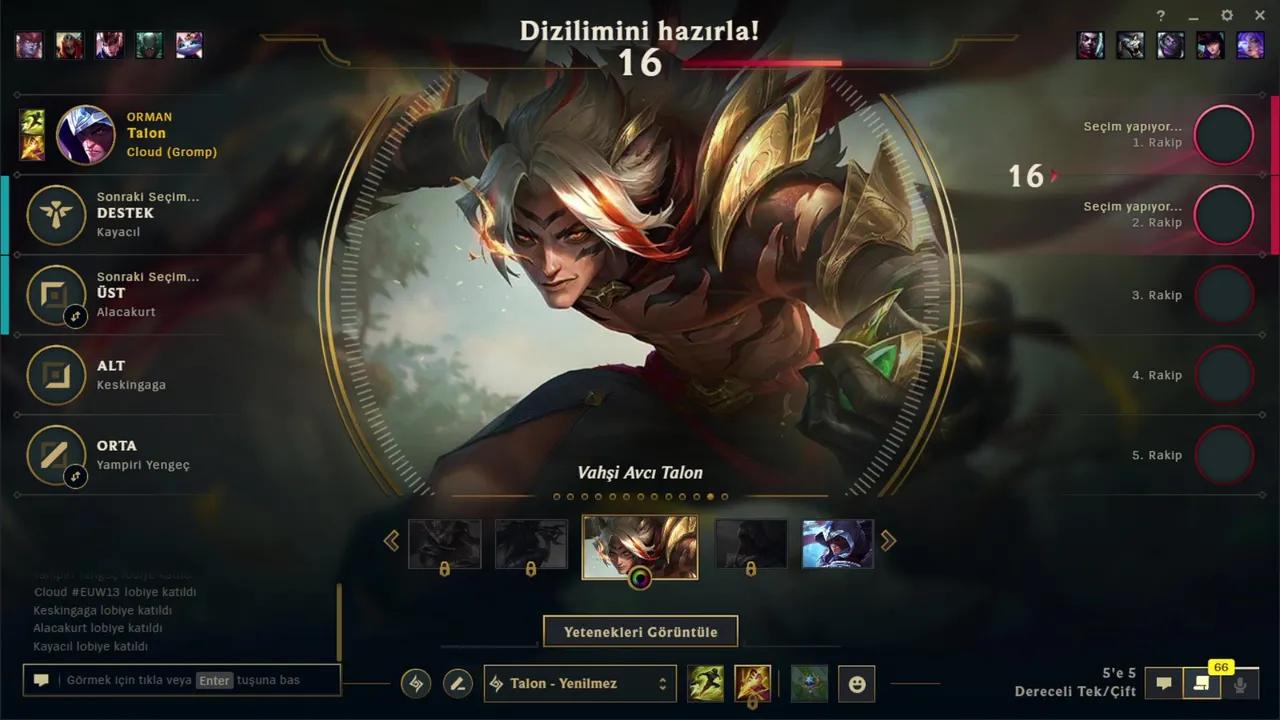Open the emote selector smiley icon
The width and height of the screenshot is (1280, 720).
coord(857,683)
